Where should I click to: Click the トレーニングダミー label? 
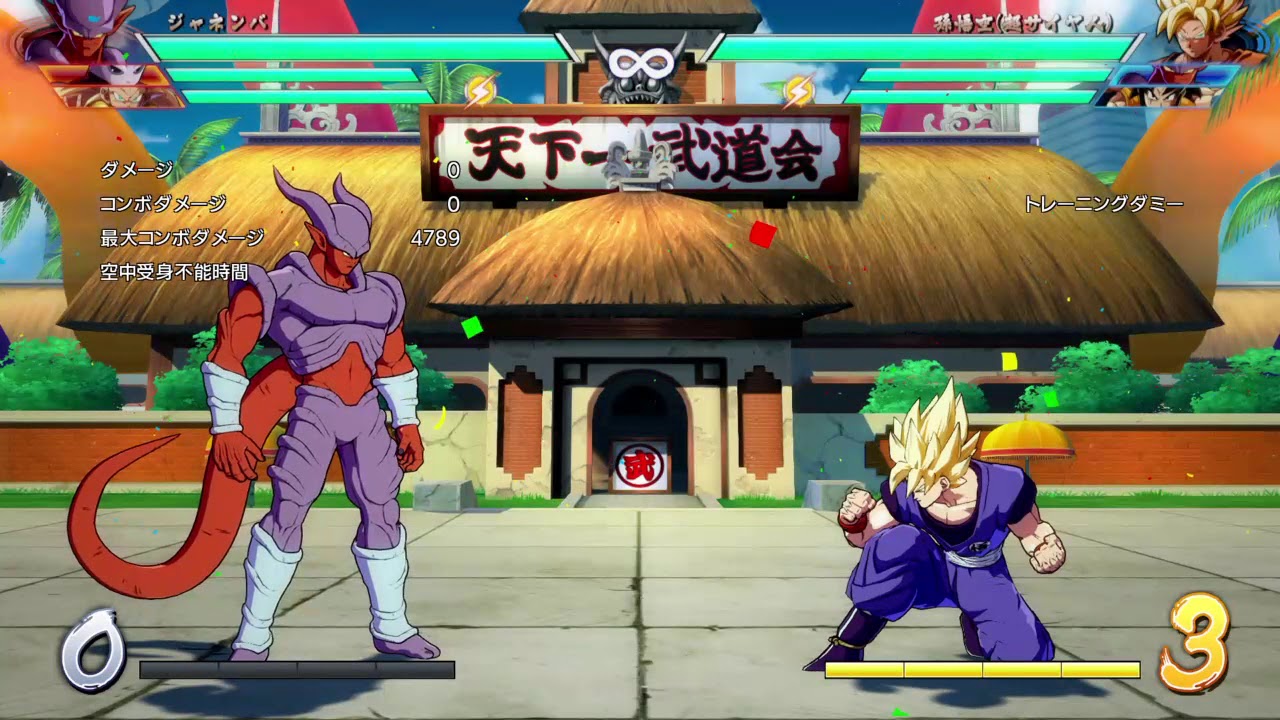(x=1104, y=204)
